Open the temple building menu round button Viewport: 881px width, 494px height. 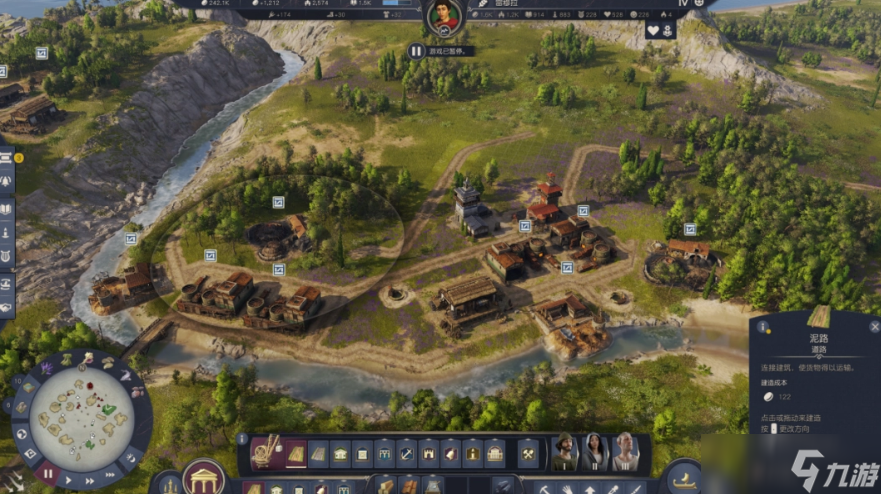point(203,479)
